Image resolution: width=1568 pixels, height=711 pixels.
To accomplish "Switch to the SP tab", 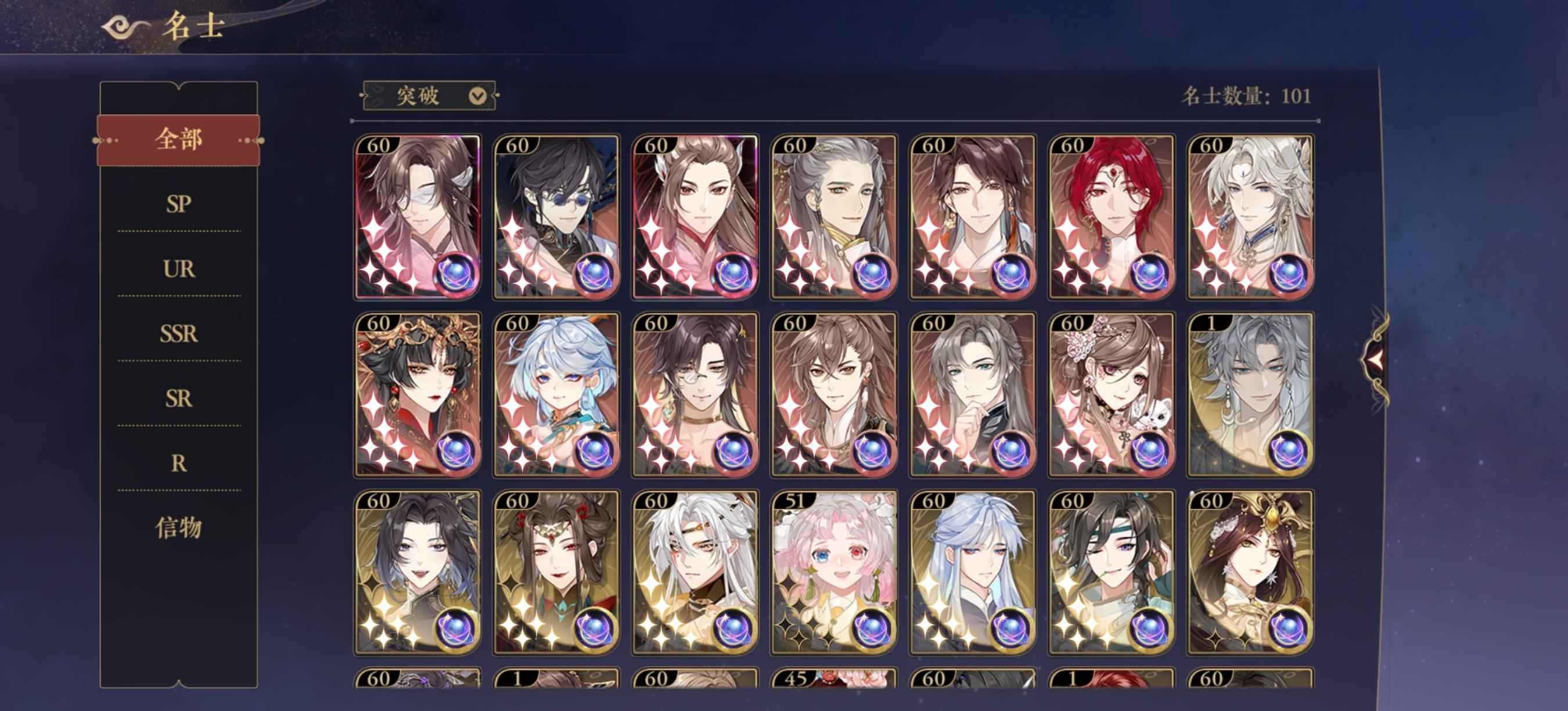I will point(178,204).
